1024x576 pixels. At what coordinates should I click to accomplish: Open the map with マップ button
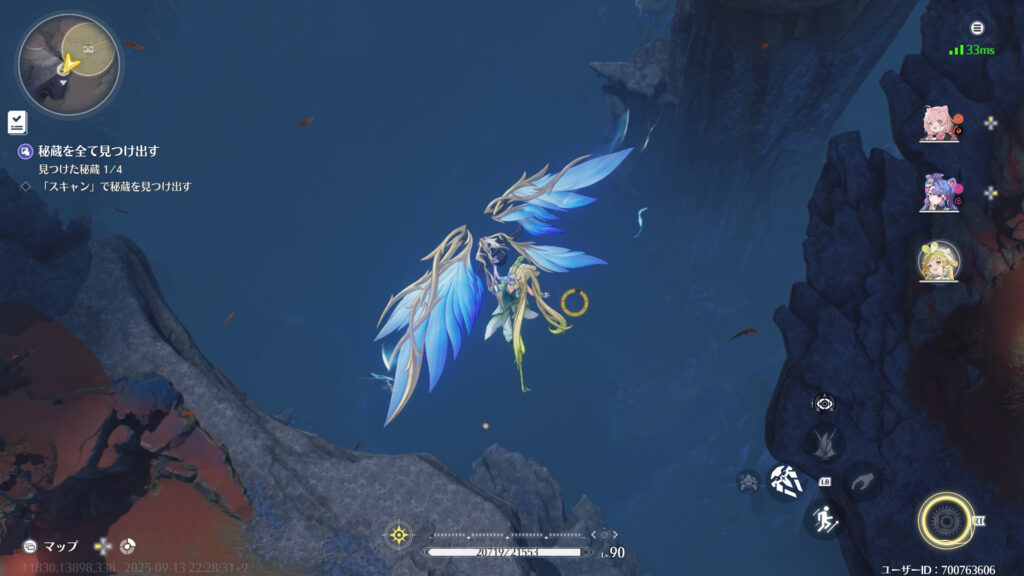point(52,547)
